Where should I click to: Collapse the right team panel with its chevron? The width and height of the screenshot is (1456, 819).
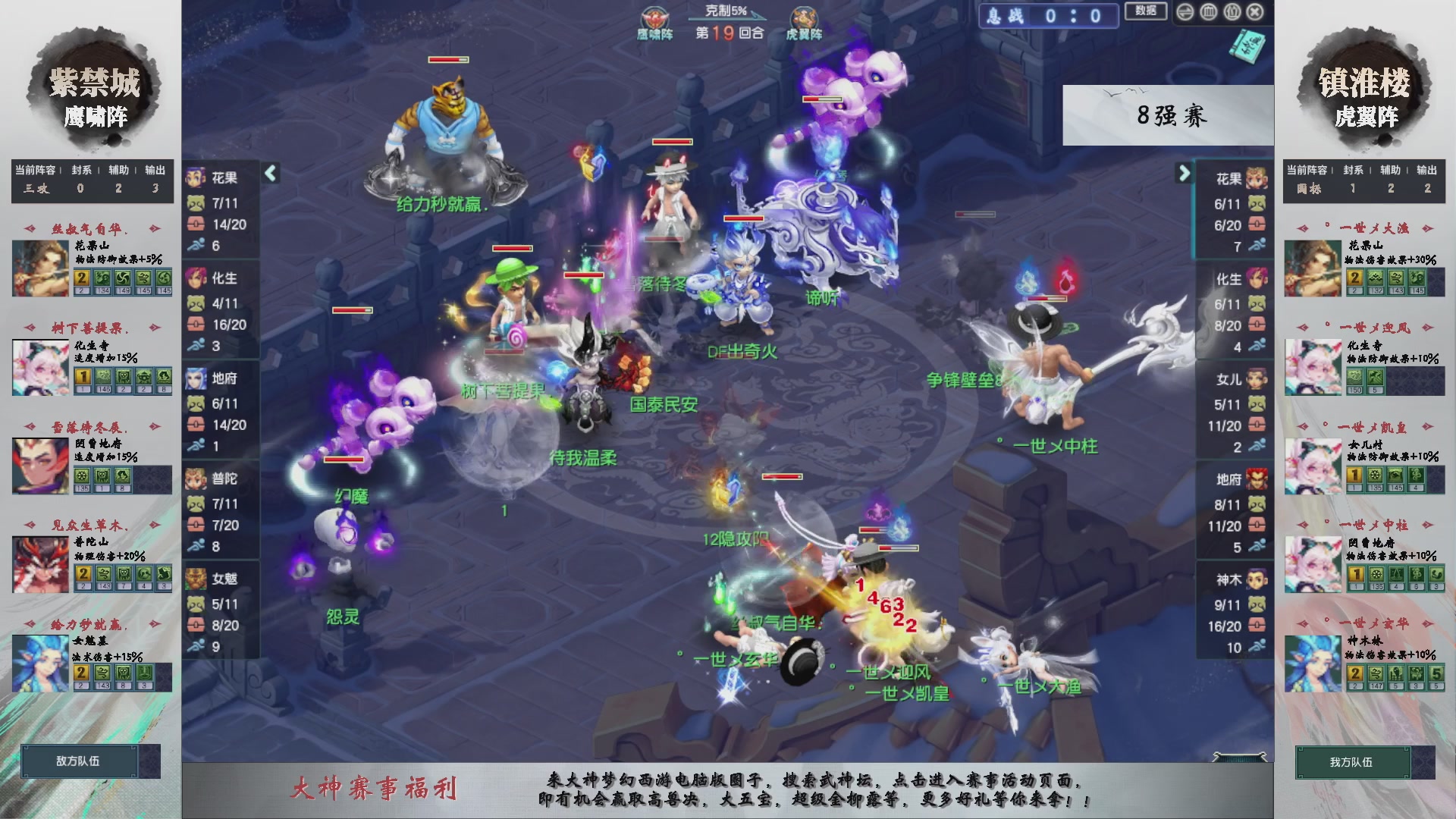(x=1185, y=173)
